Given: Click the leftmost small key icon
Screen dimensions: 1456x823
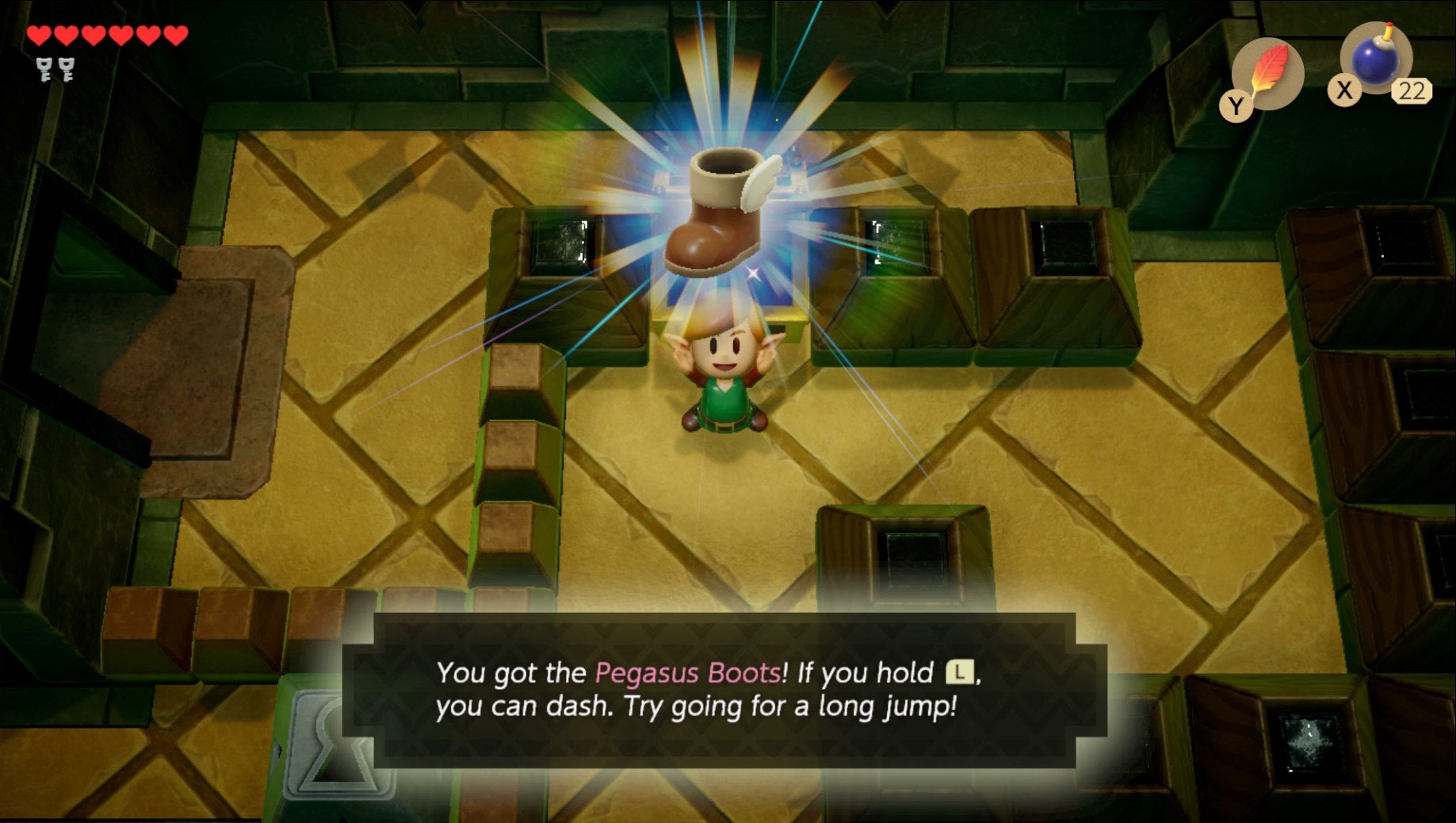Looking at the screenshot, I should 45,70.
